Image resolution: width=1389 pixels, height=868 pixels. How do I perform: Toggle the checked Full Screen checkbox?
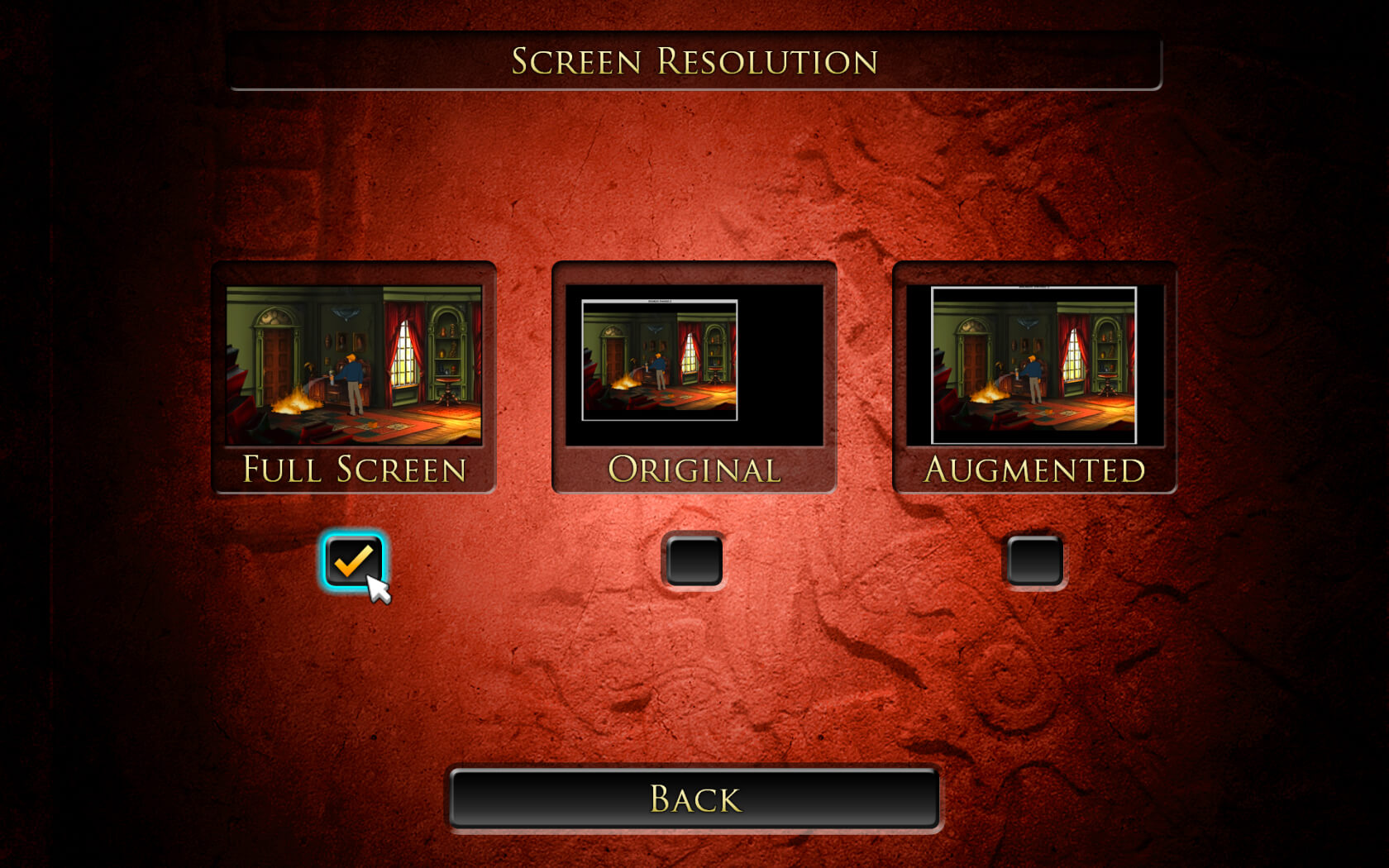(354, 561)
